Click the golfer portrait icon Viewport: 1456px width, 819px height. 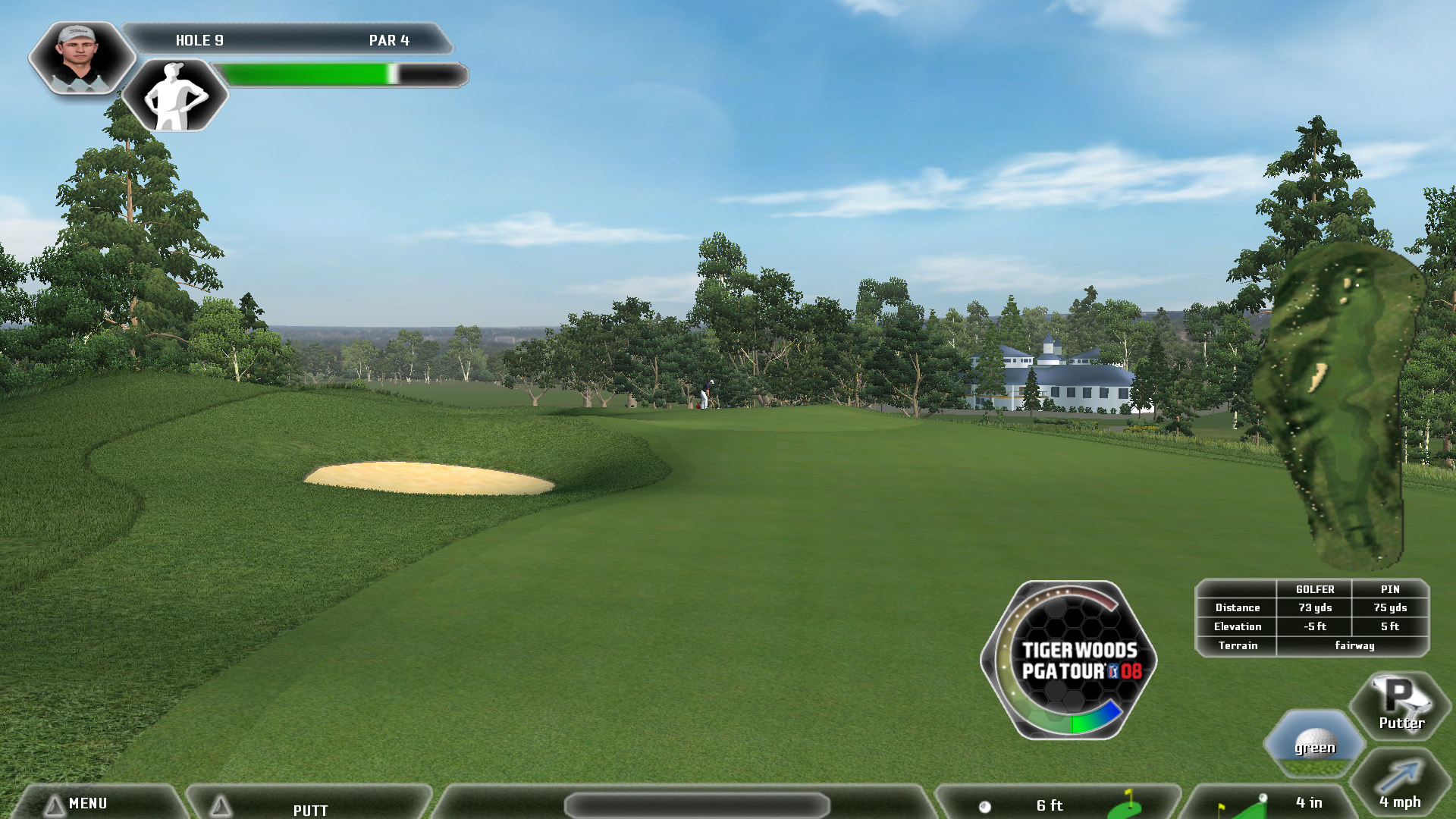pyautogui.click(x=80, y=58)
